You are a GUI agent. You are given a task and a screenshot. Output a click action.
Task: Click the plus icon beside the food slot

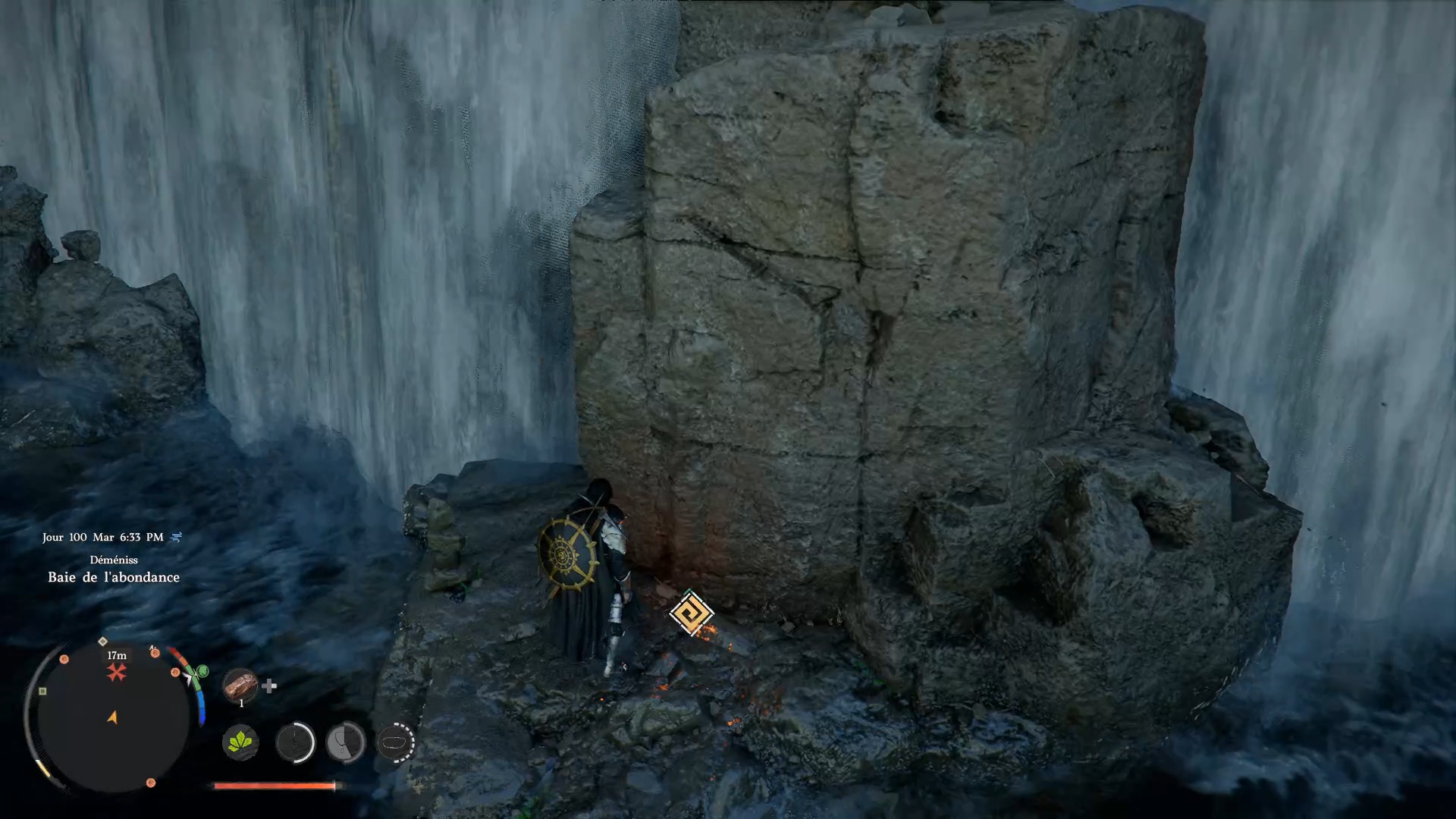click(x=269, y=686)
